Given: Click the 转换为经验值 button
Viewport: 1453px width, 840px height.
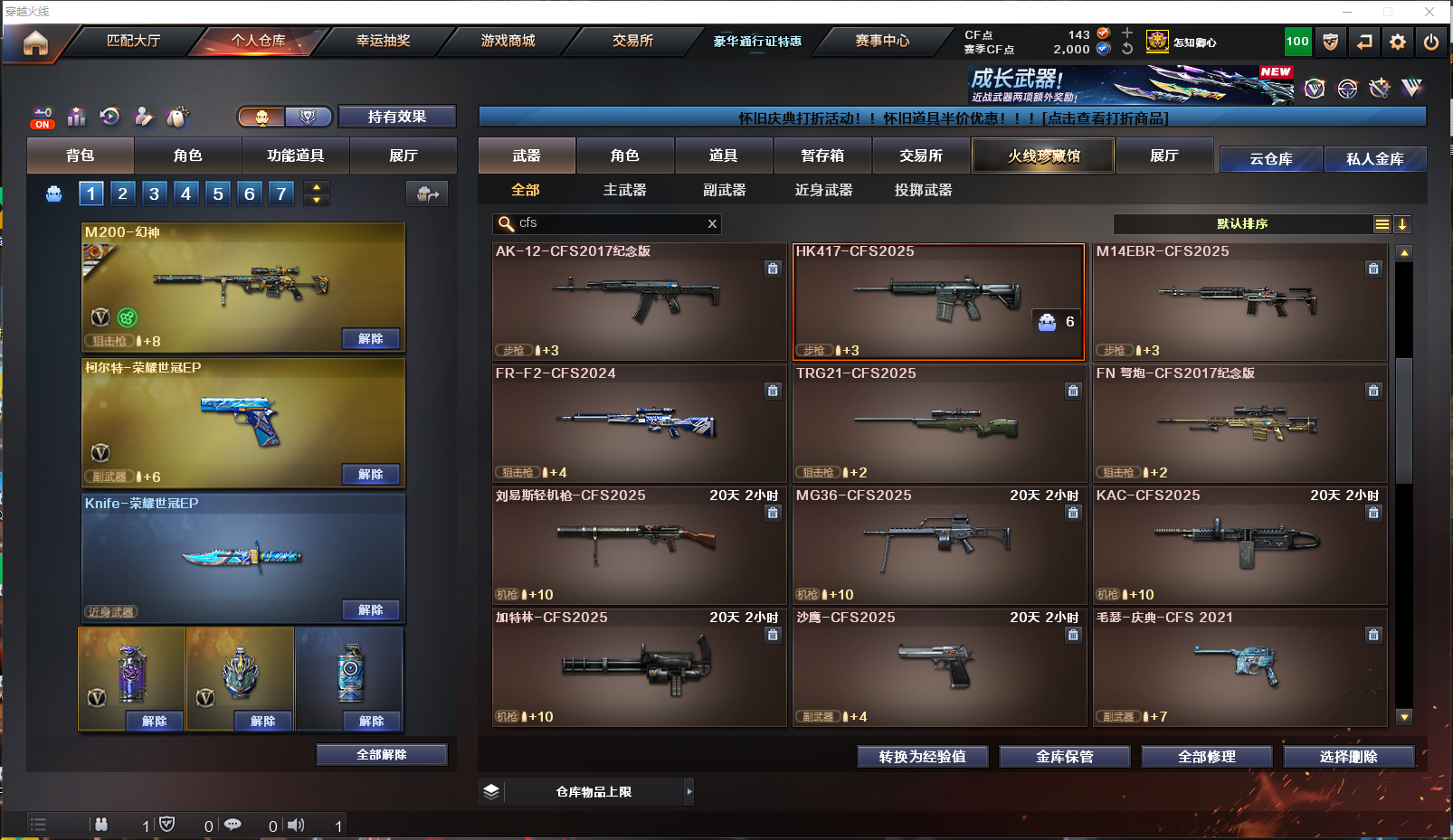Looking at the screenshot, I should click(x=922, y=757).
